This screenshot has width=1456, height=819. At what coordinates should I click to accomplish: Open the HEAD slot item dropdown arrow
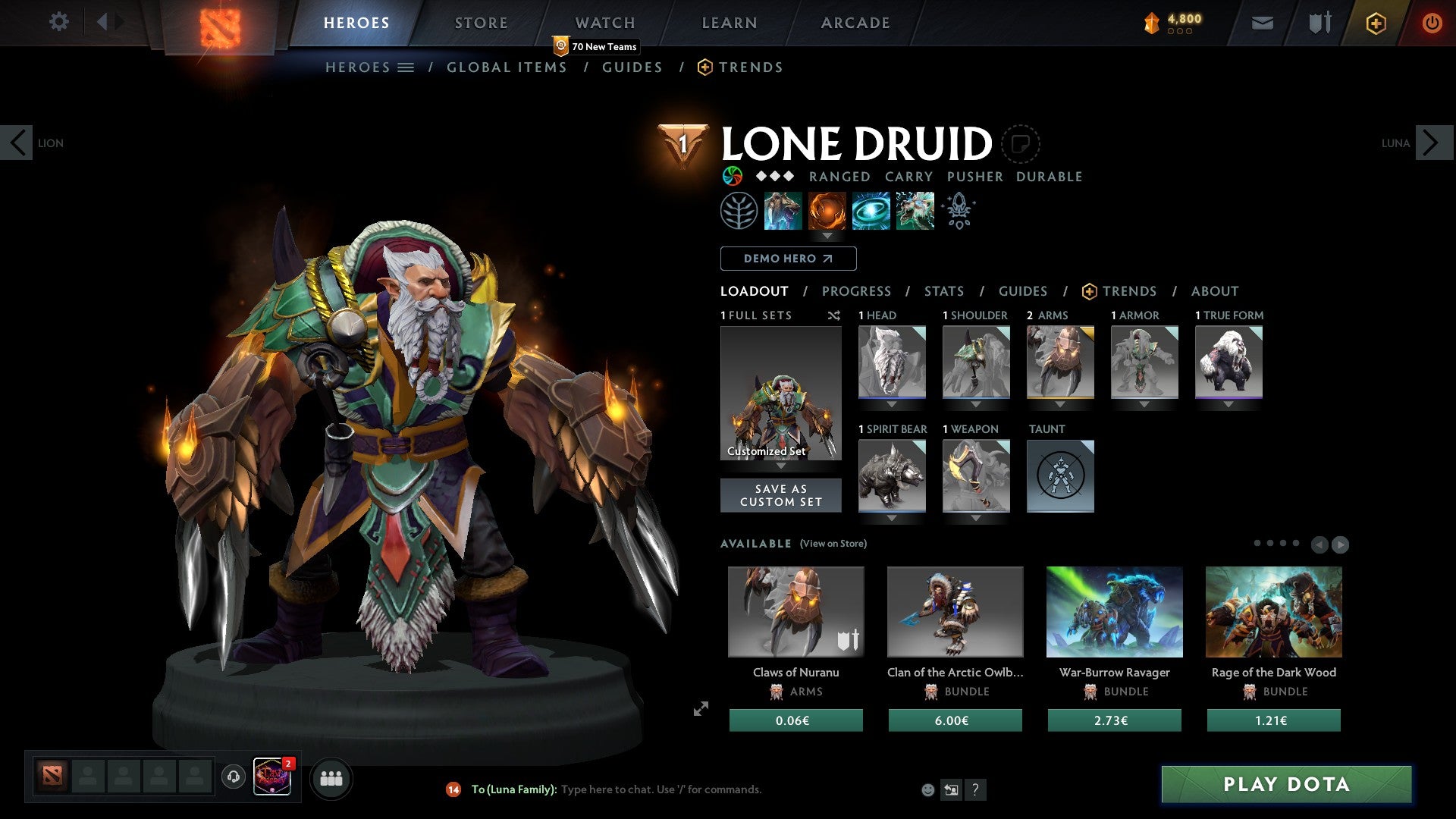pos(892,404)
